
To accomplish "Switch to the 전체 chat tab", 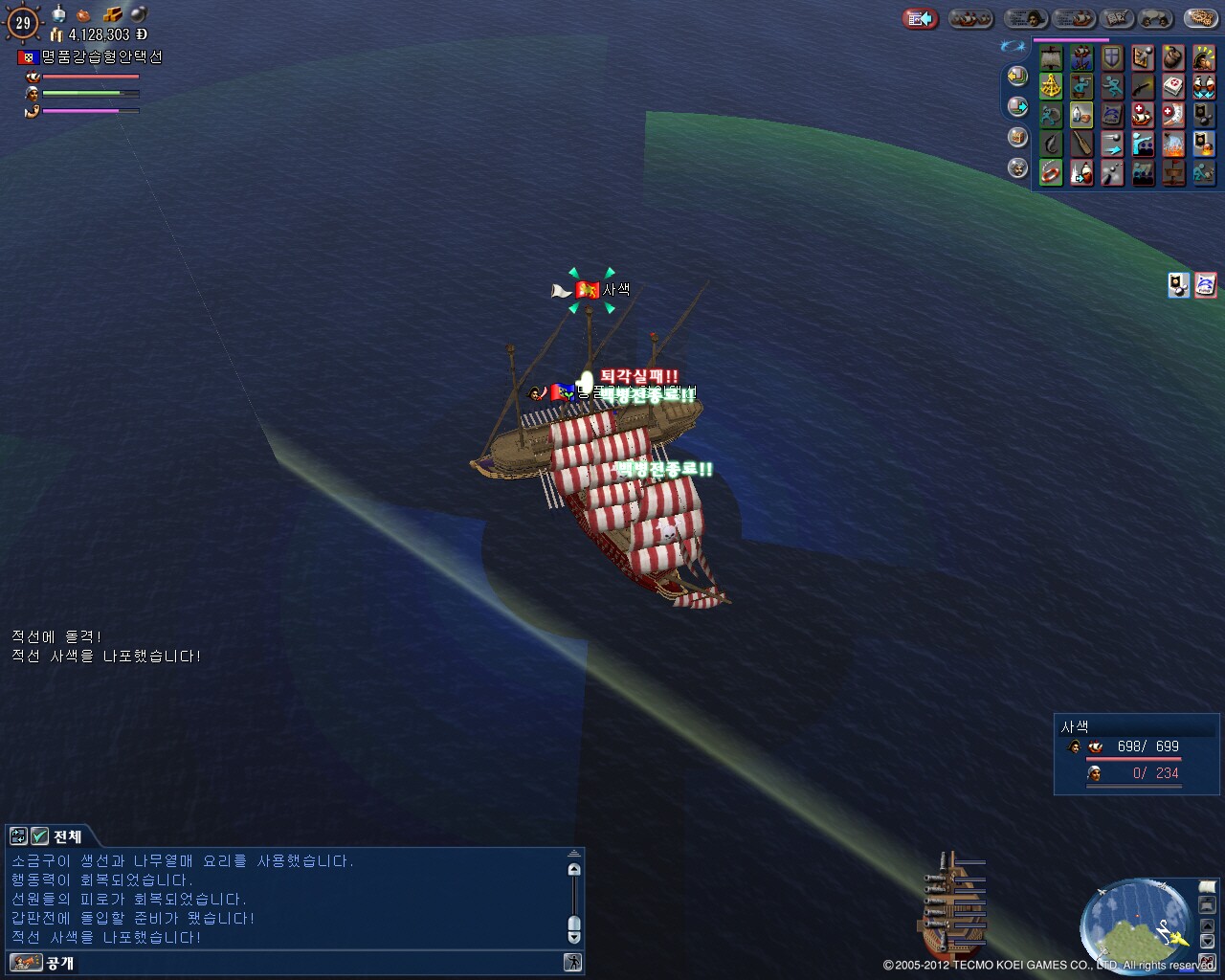I will [x=67, y=835].
